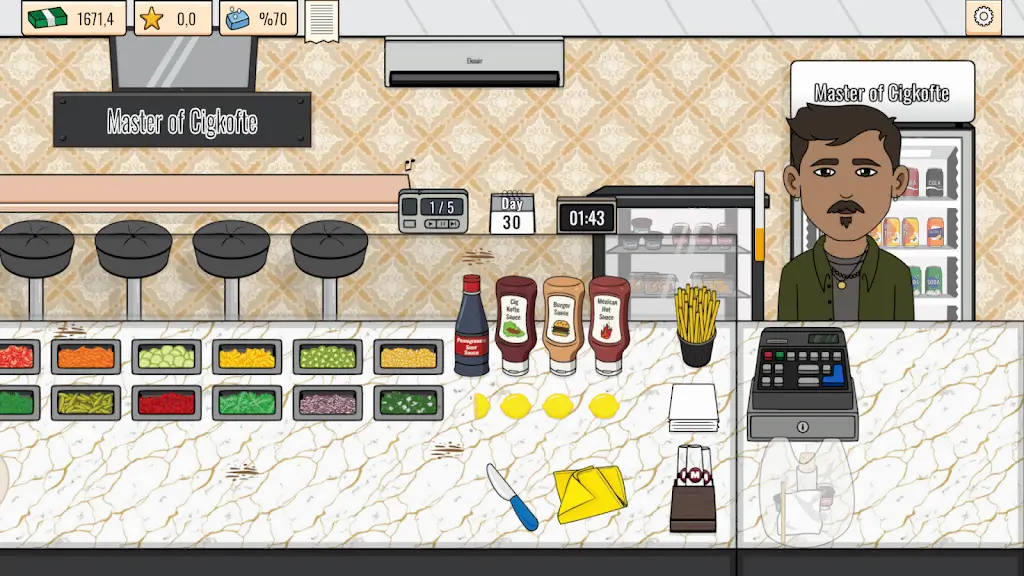
Task: Click the radio music player
Action: coord(433,210)
